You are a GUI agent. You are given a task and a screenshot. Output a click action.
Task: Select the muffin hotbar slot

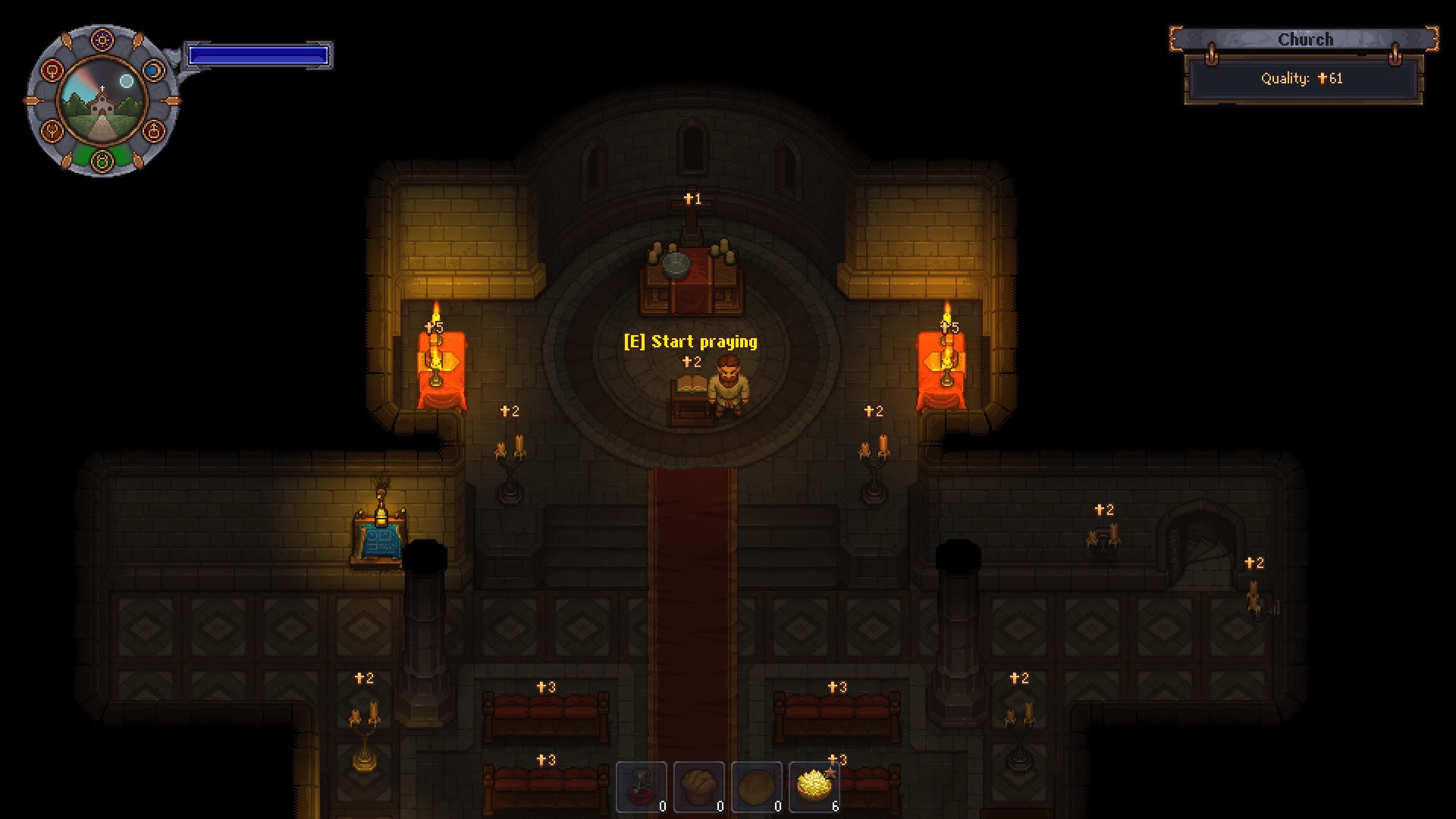click(x=698, y=786)
